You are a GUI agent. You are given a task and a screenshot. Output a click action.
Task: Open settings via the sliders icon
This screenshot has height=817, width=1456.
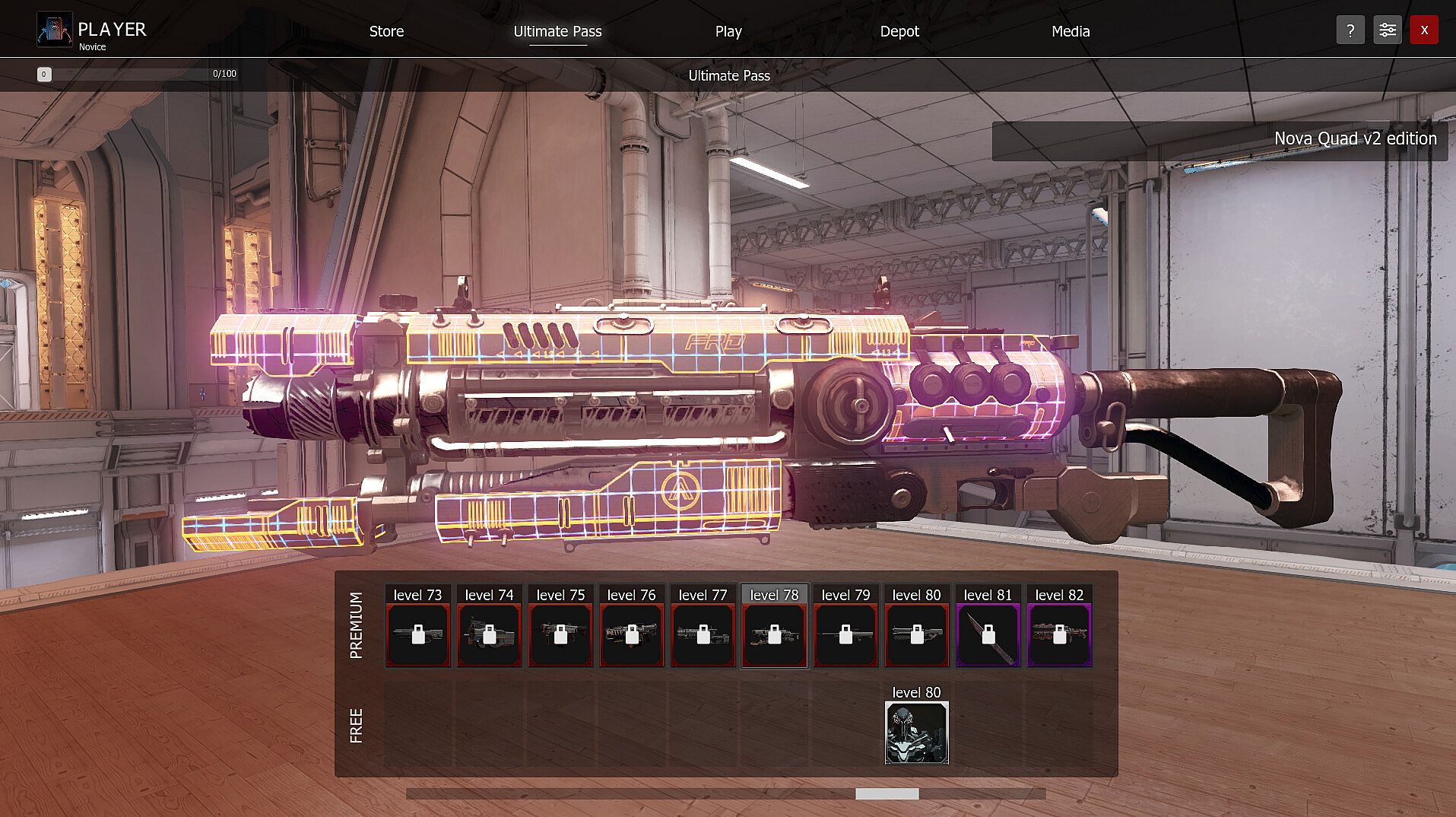[1387, 30]
